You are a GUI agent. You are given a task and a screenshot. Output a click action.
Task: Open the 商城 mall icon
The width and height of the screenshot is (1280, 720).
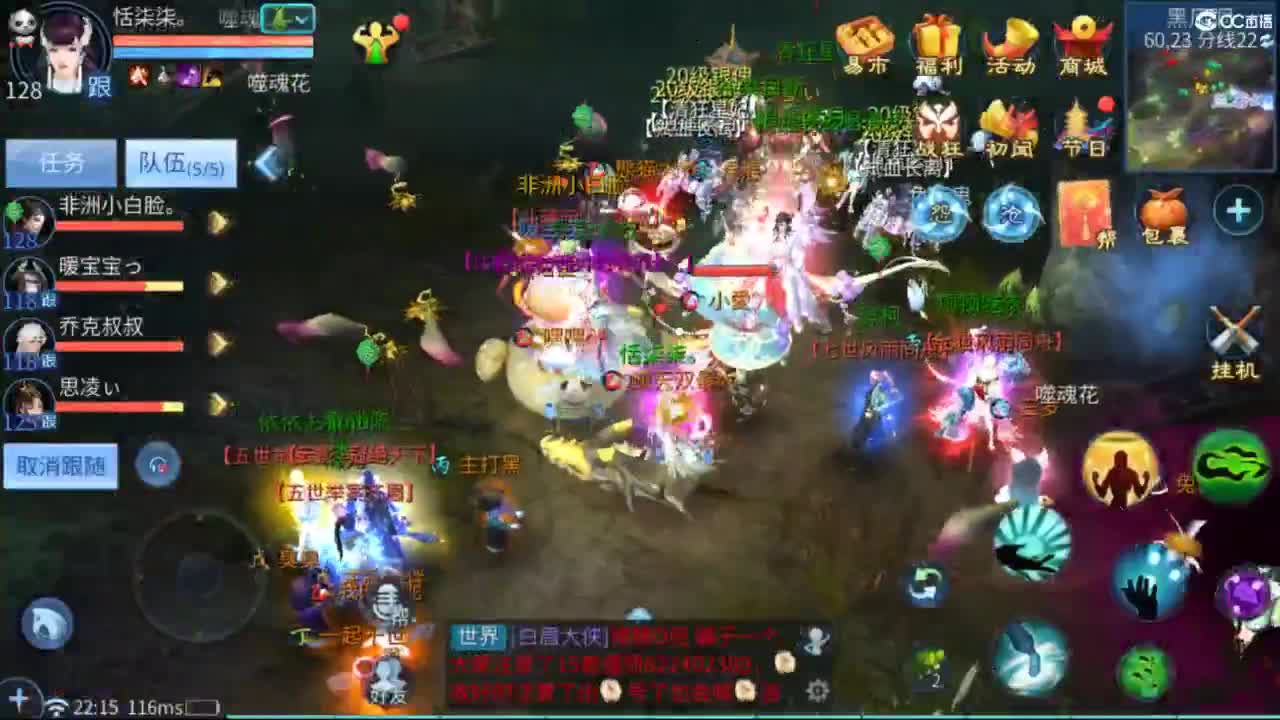click(1082, 42)
